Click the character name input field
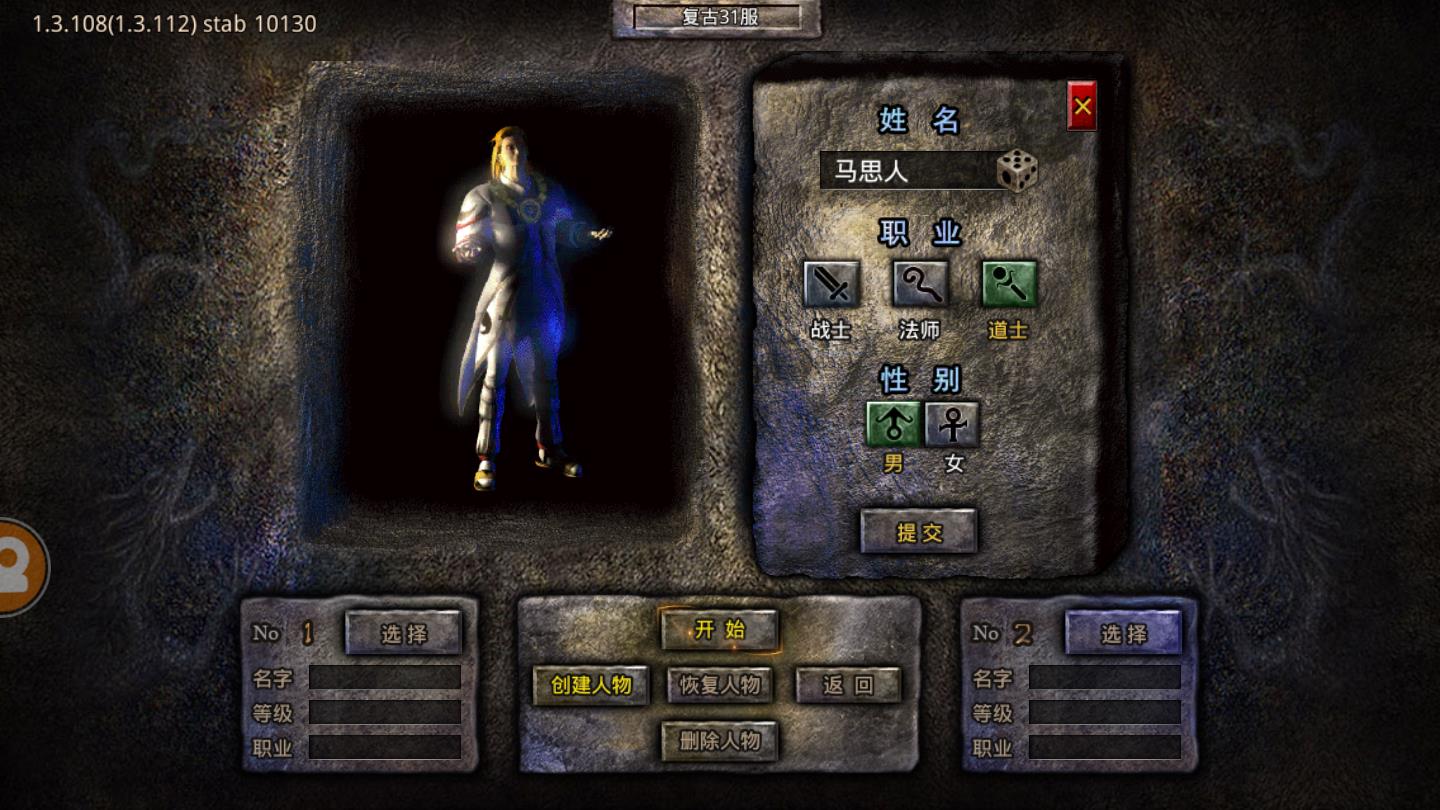Screen dimensions: 1440x810 point(907,171)
